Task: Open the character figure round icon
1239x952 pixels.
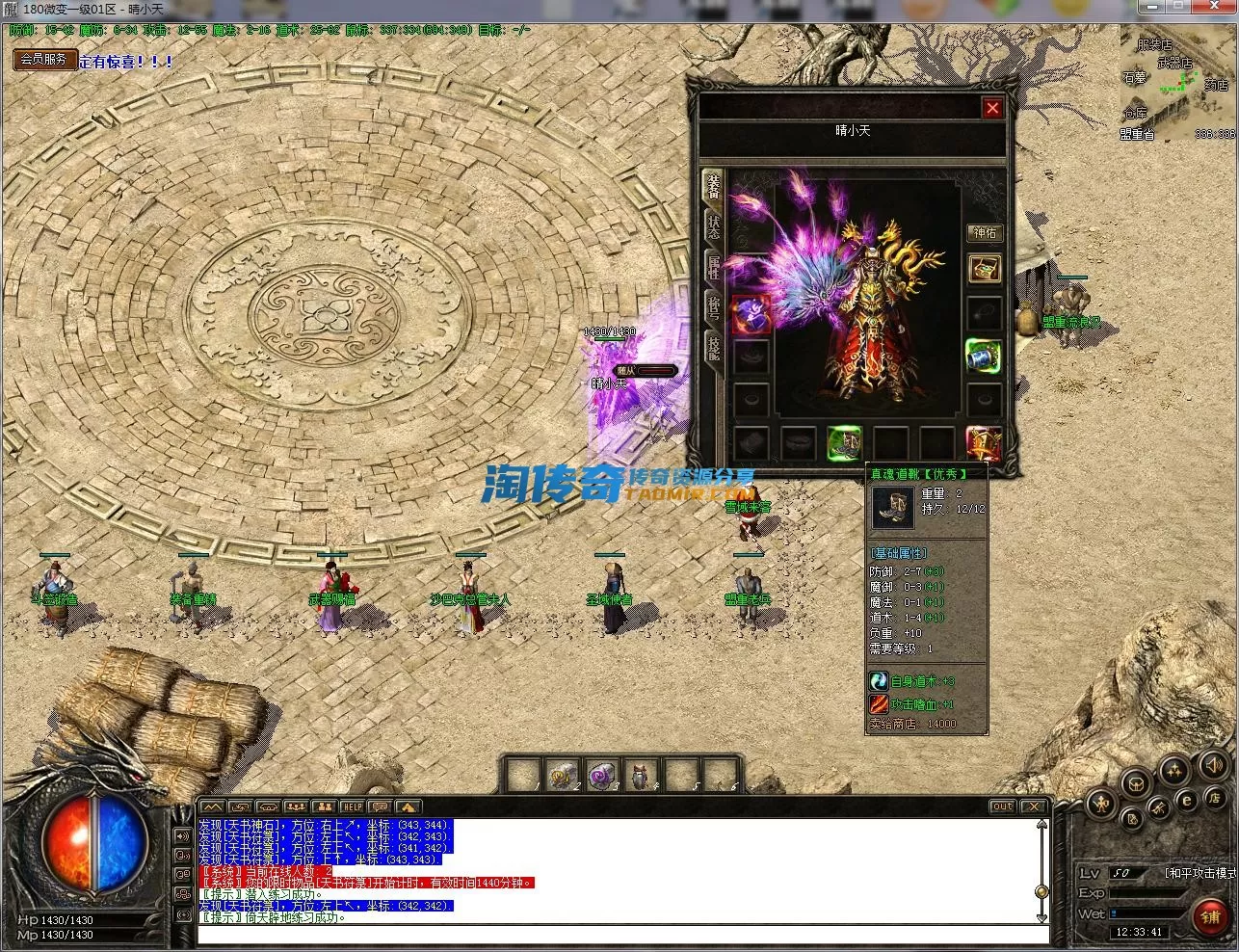Action: pos(1102,803)
